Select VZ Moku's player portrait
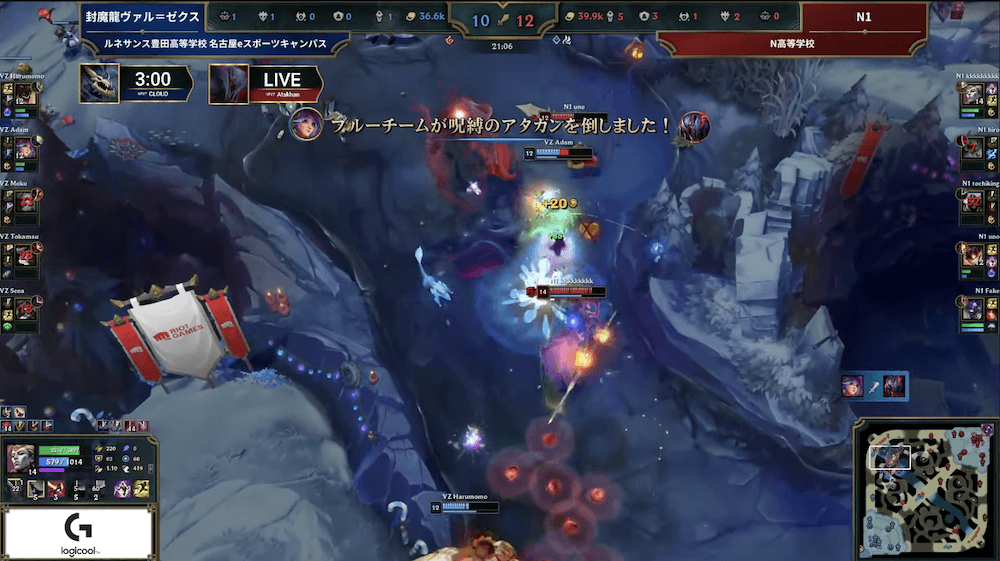The width and height of the screenshot is (1000, 561). [26, 202]
